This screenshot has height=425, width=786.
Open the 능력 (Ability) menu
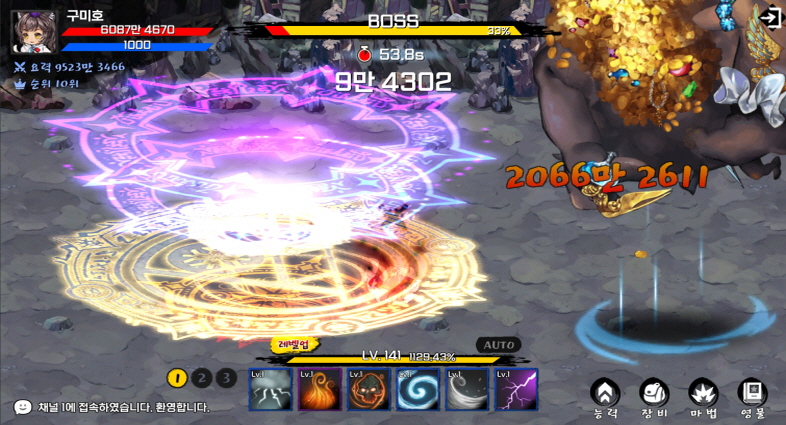(x=603, y=395)
